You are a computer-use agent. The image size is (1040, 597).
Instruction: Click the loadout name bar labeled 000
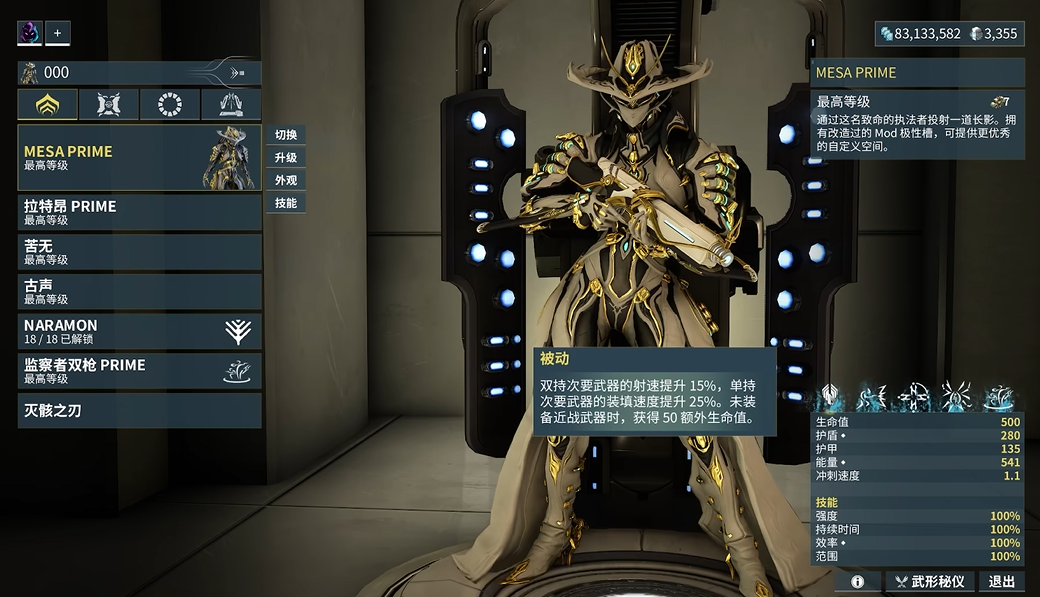(x=139, y=72)
